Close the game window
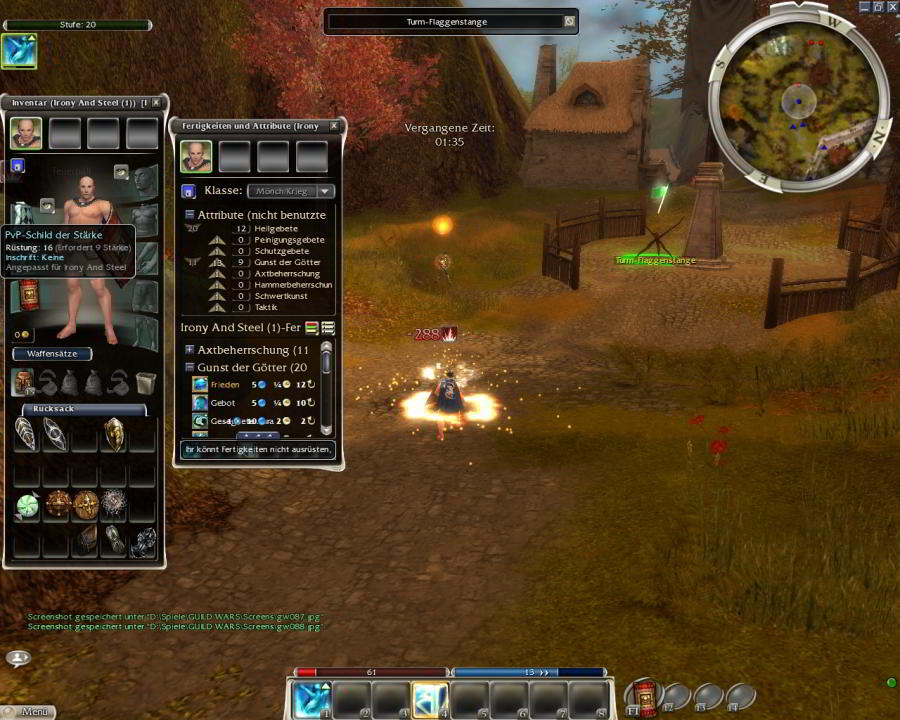900x720 pixels. coord(892,6)
